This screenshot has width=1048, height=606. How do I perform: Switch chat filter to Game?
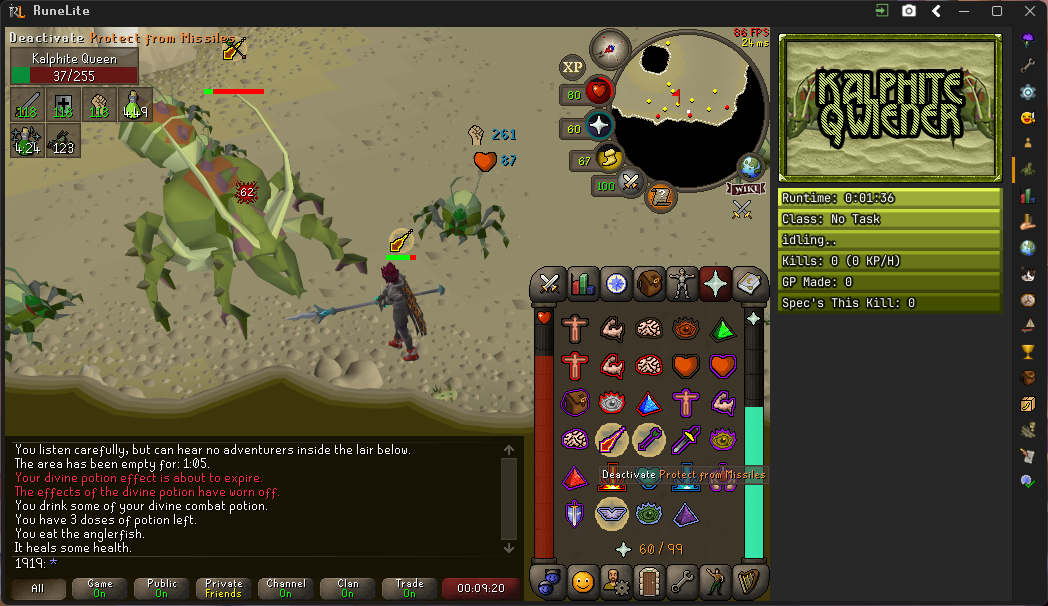[x=100, y=588]
